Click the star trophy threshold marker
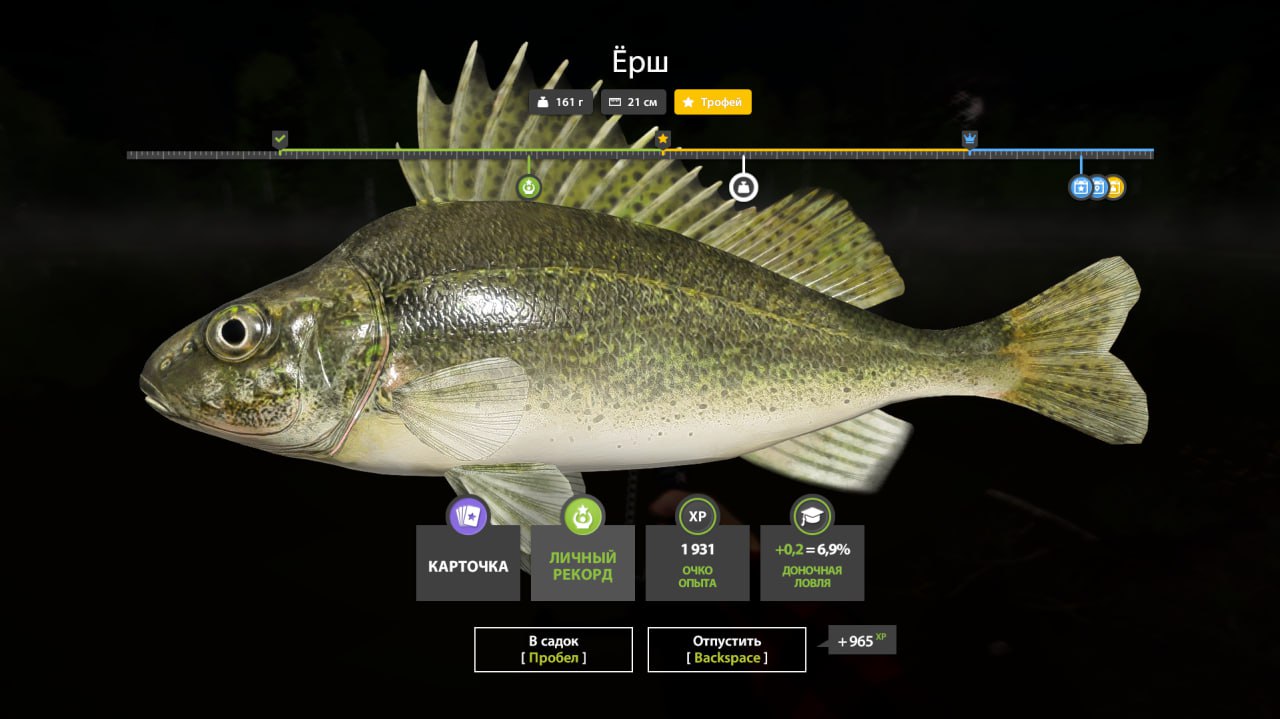This screenshot has width=1280, height=719. pos(663,139)
